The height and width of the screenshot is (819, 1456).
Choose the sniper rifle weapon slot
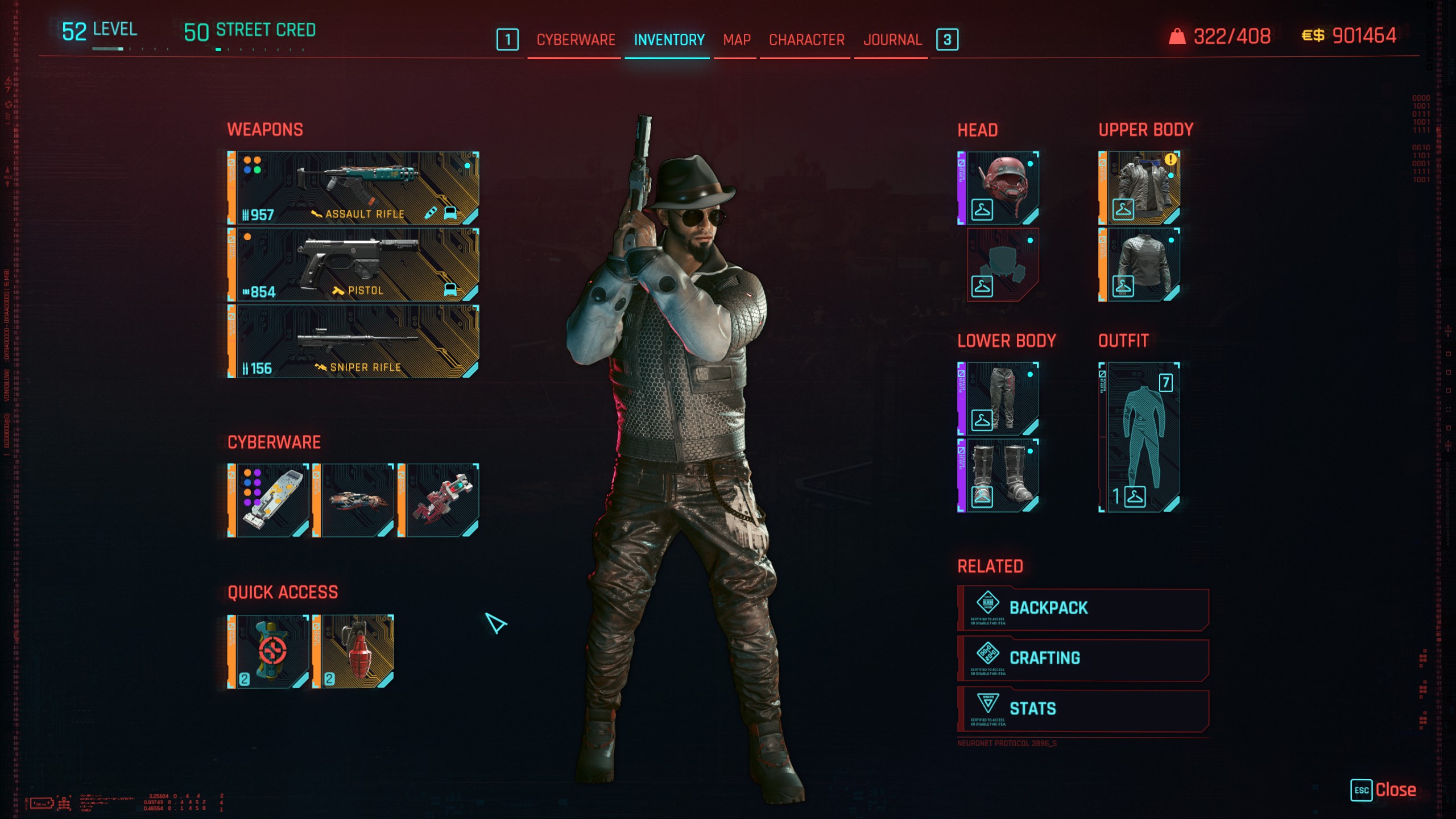click(353, 341)
